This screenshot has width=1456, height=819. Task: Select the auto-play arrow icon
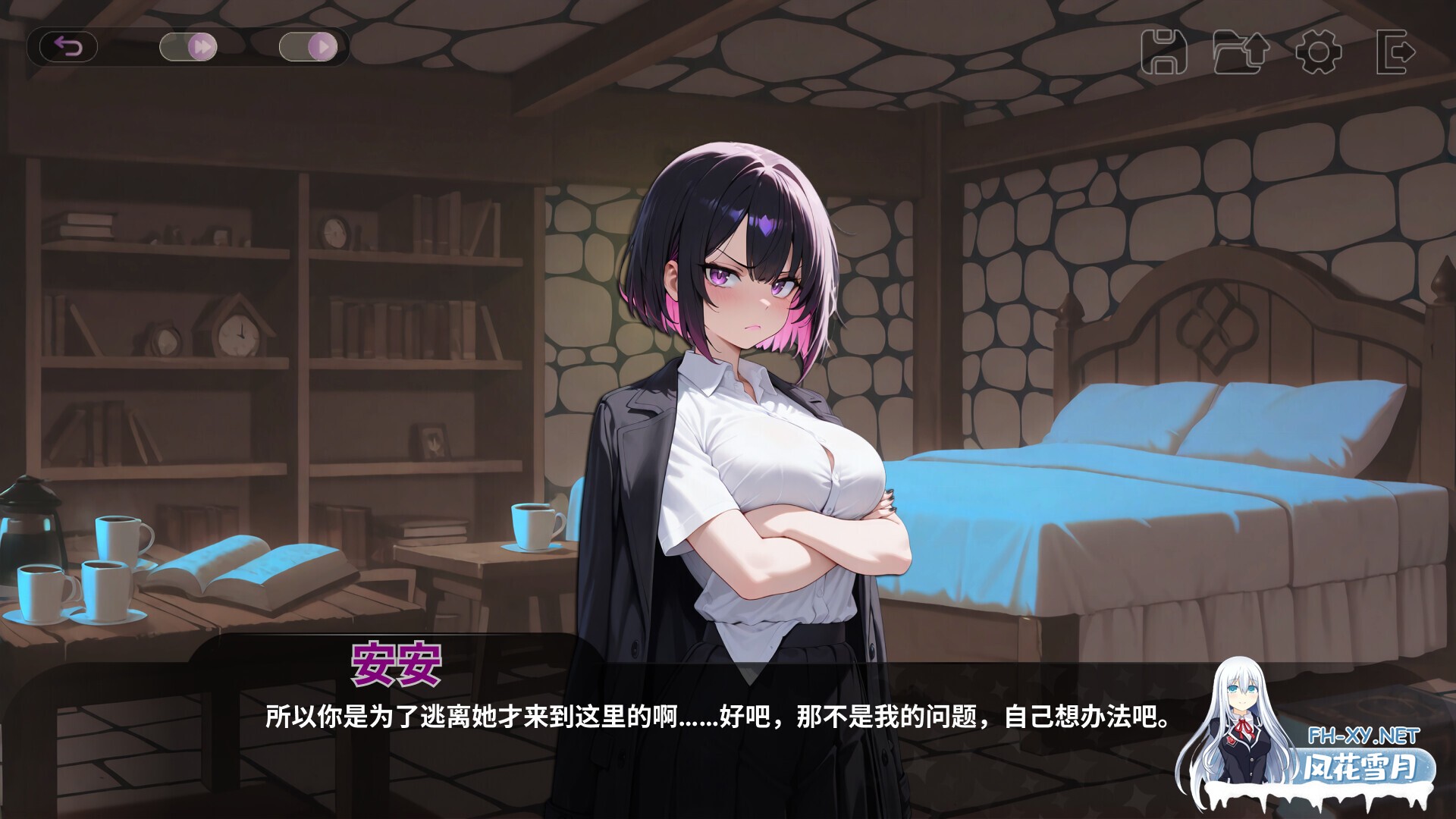point(325,45)
